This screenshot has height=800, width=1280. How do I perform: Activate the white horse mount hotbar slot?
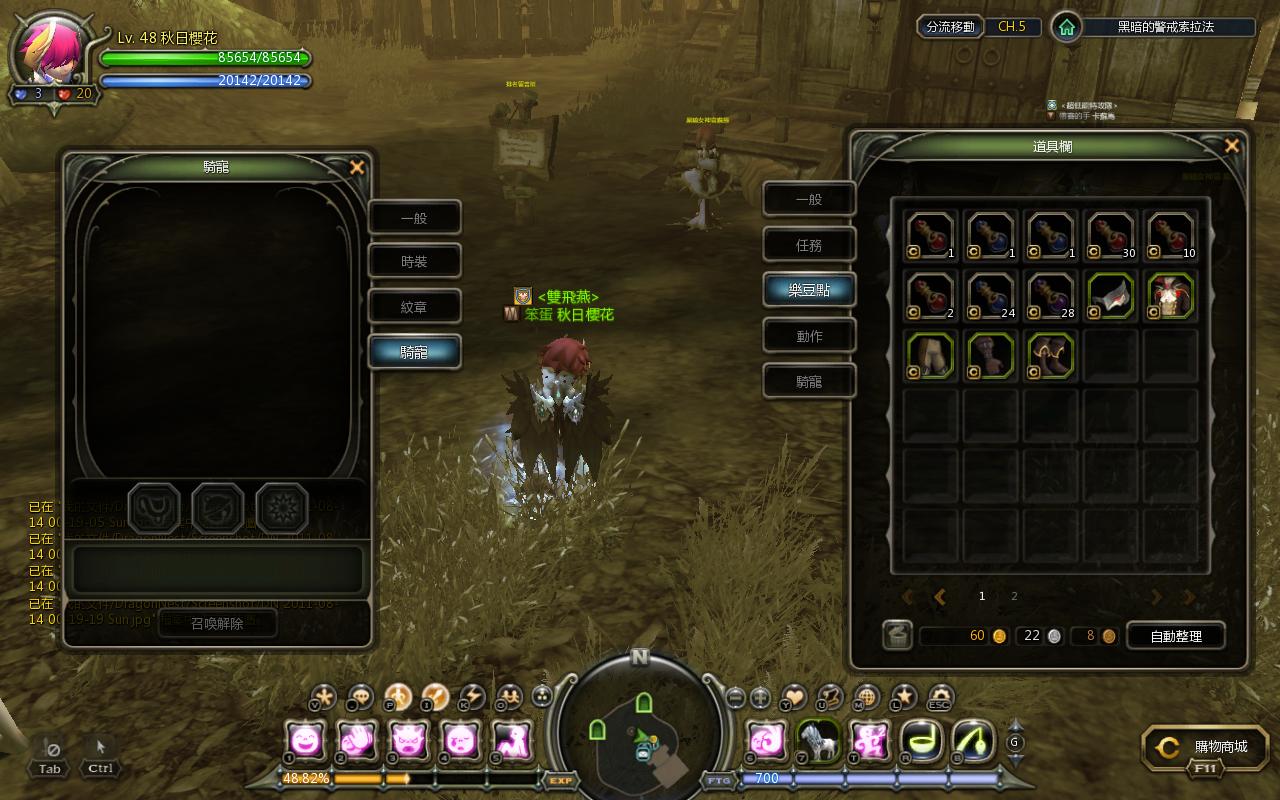(x=818, y=741)
